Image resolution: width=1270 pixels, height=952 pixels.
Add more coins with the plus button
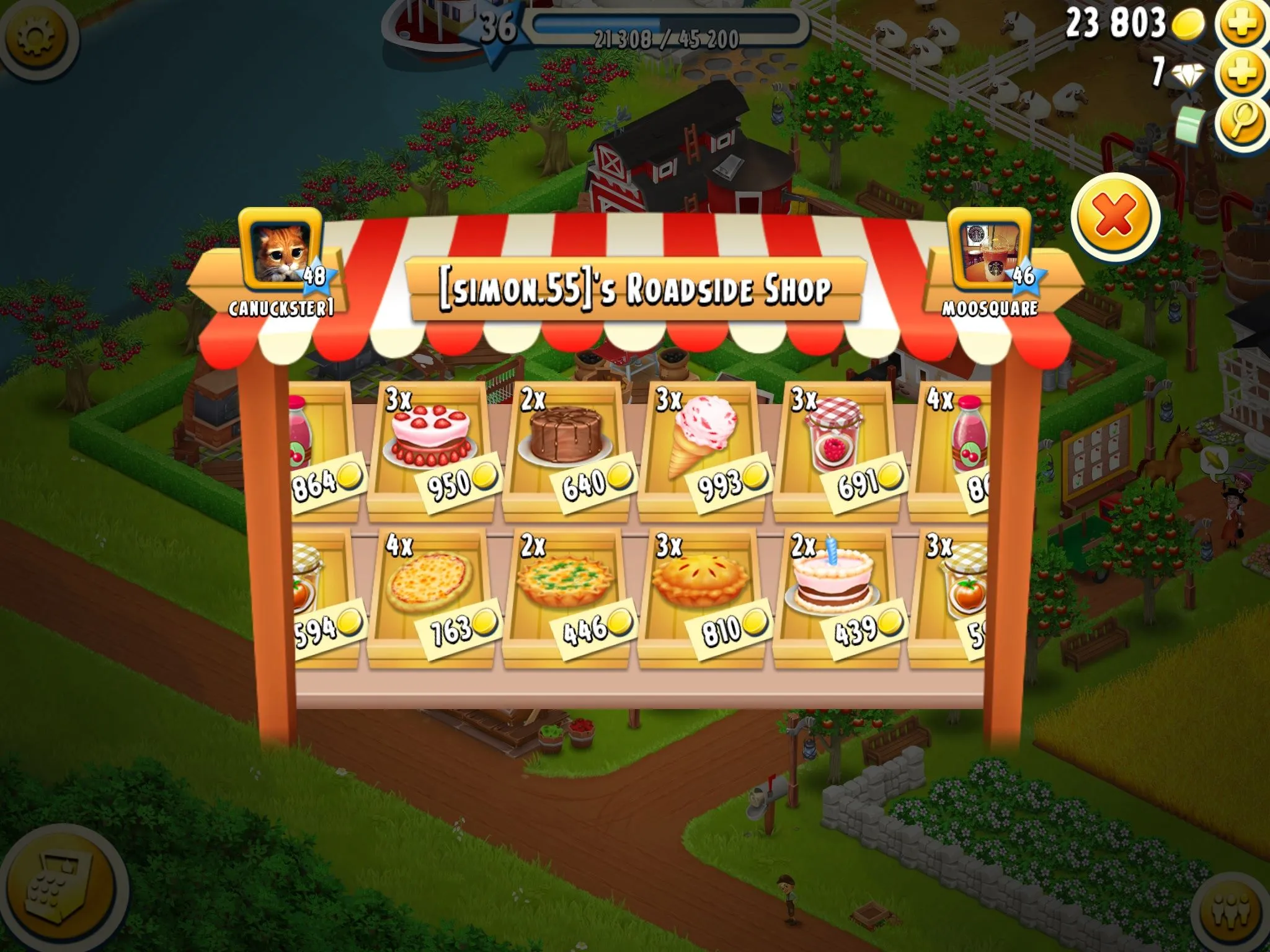click(x=1241, y=25)
